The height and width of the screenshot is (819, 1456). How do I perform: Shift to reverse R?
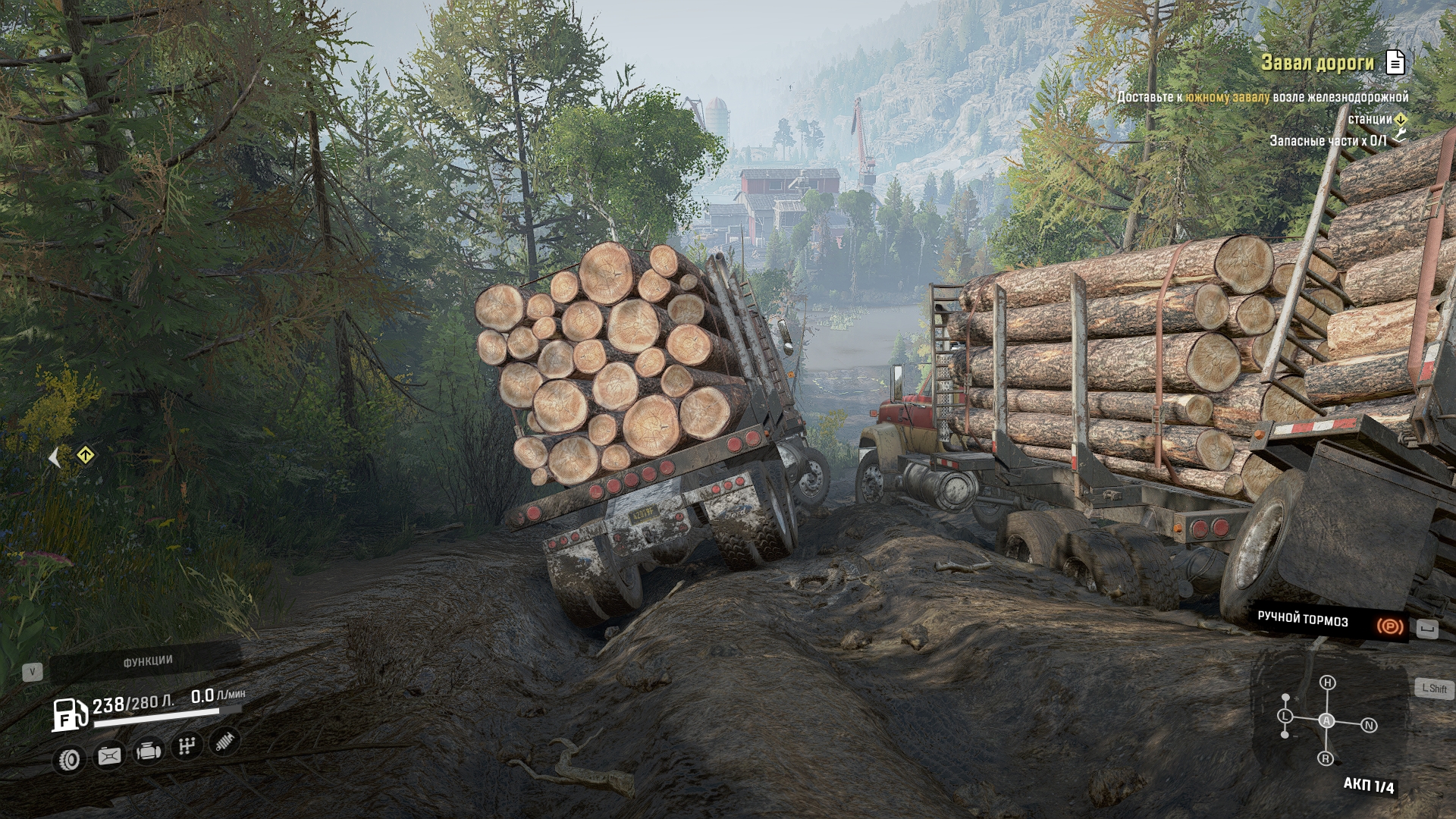click(1326, 758)
